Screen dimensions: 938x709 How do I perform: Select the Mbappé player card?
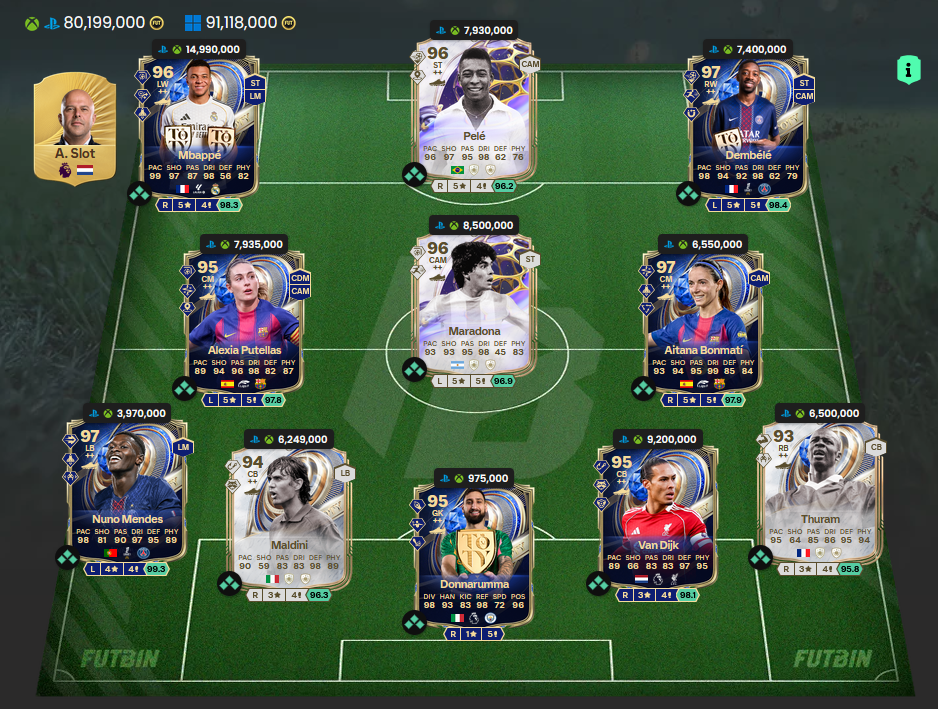(198, 125)
